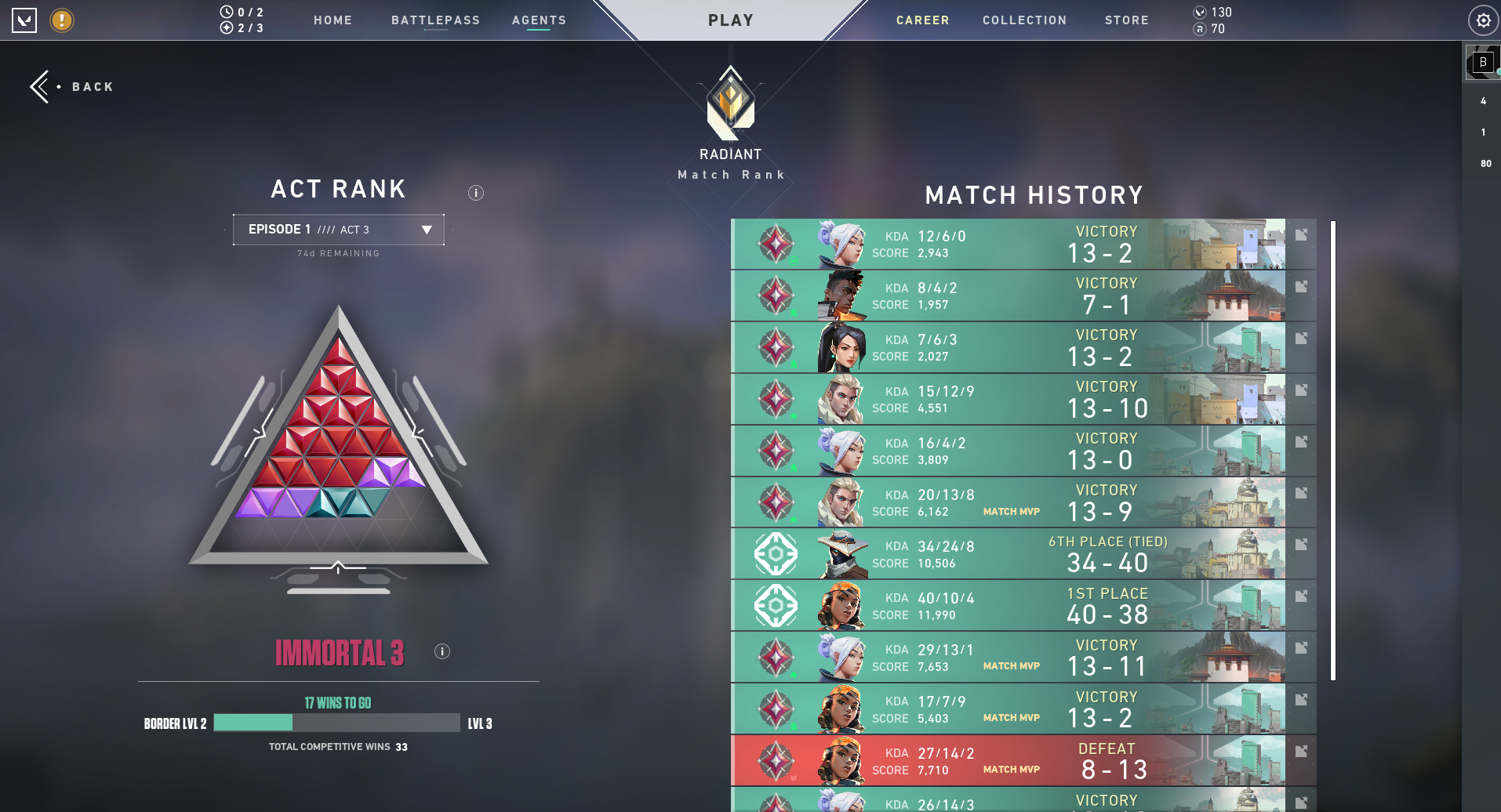Open the yellow alert notification icon

click(x=60, y=21)
